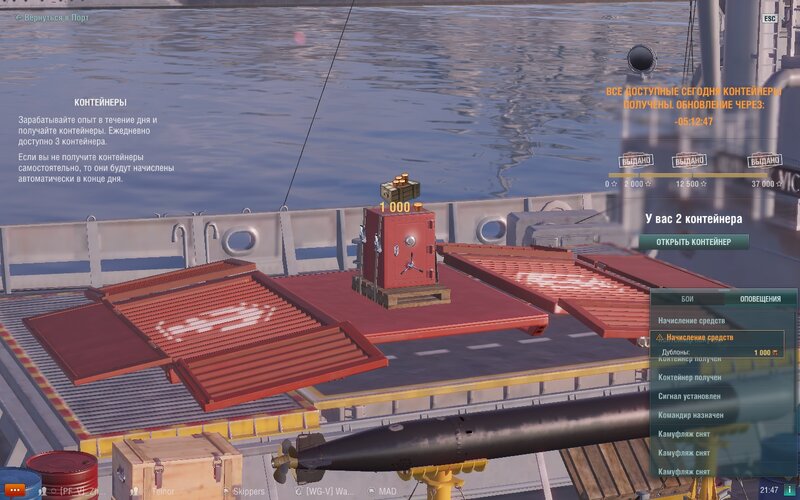This screenshot has height=500, width=800.
Task: Click the info icon beside the clock
Action: [x=790, y=490]
